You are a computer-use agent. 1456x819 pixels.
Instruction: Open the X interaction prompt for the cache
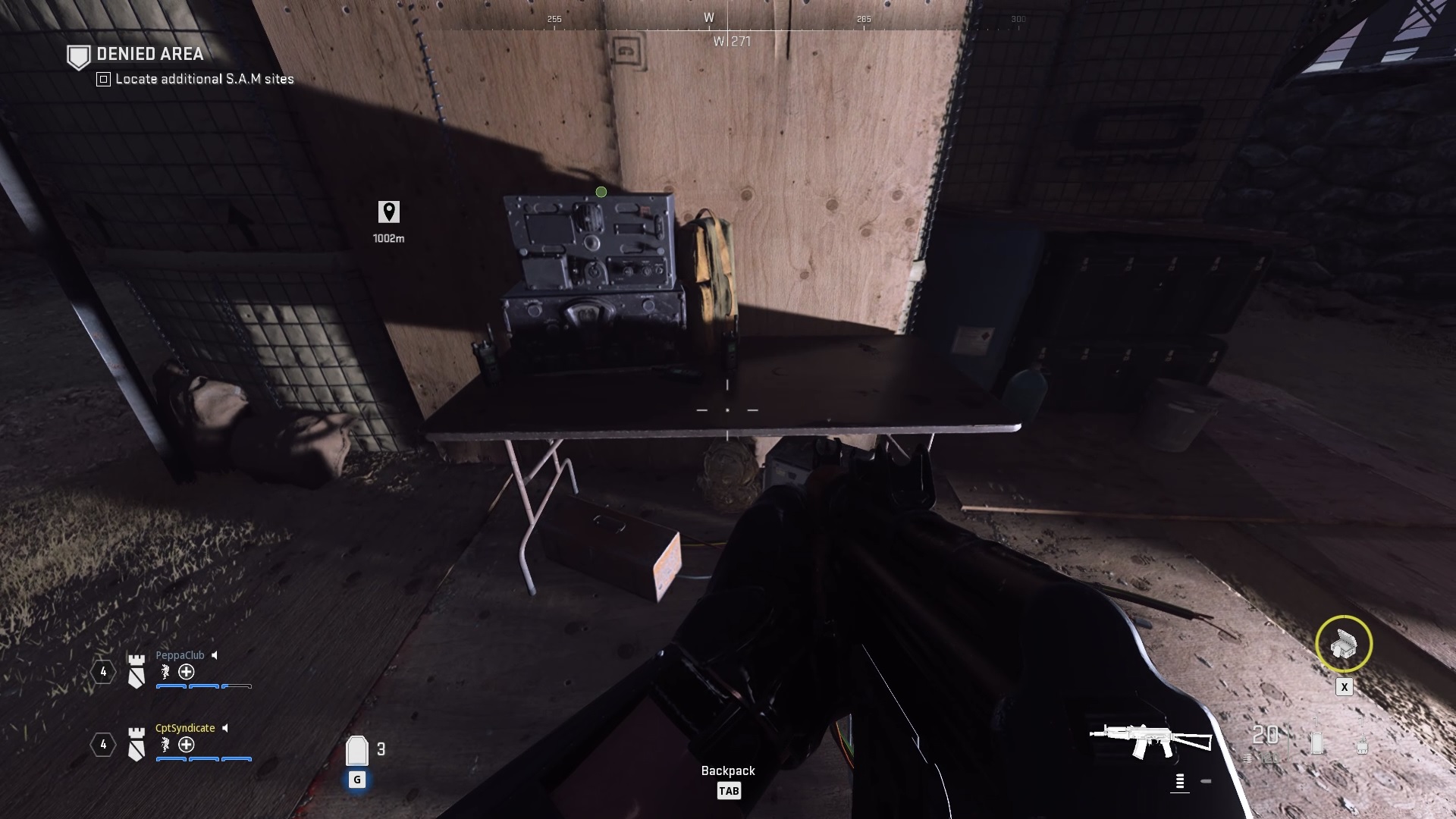[1345, 686]
